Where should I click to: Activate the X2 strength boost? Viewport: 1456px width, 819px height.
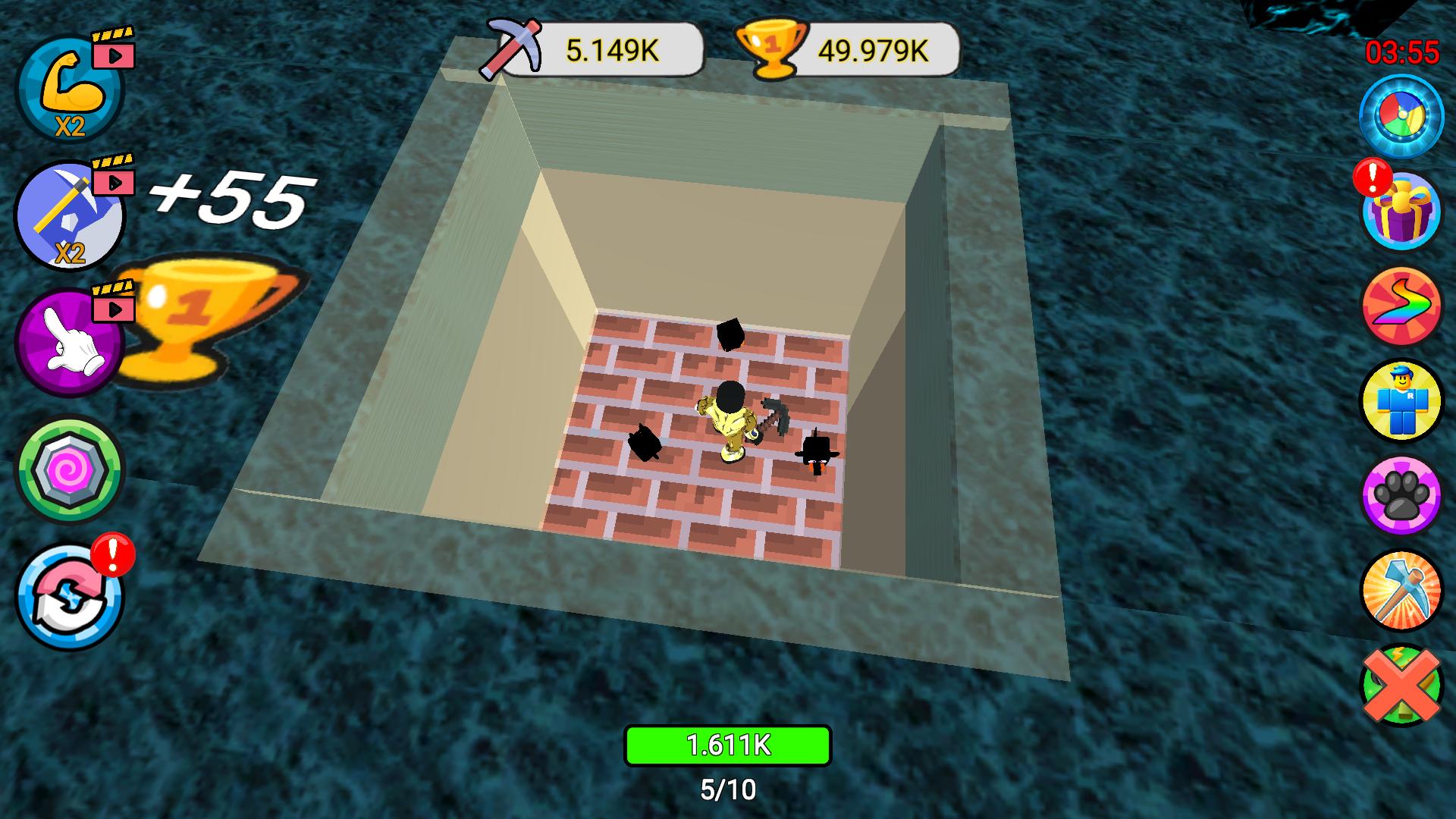(x=68, y=91)
